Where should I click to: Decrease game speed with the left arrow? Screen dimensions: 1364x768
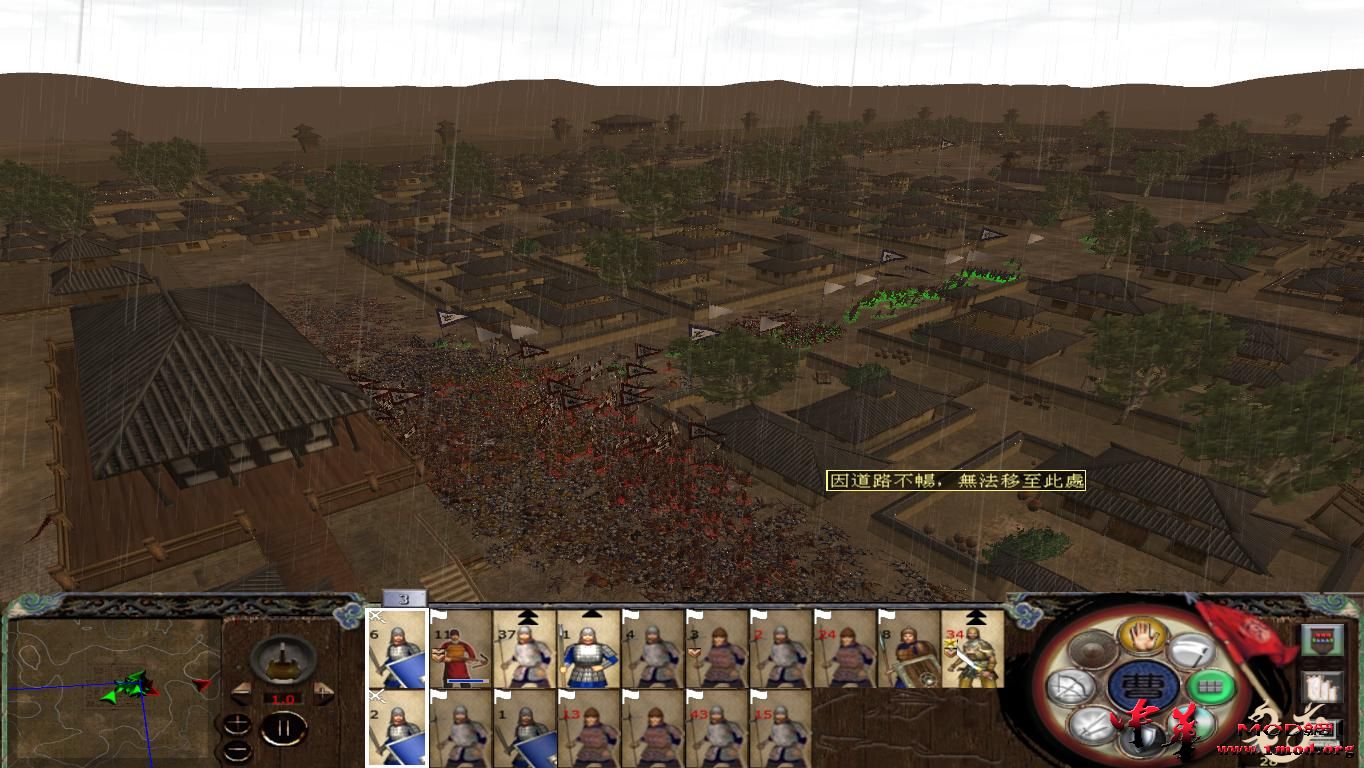(x=240, y=695)
